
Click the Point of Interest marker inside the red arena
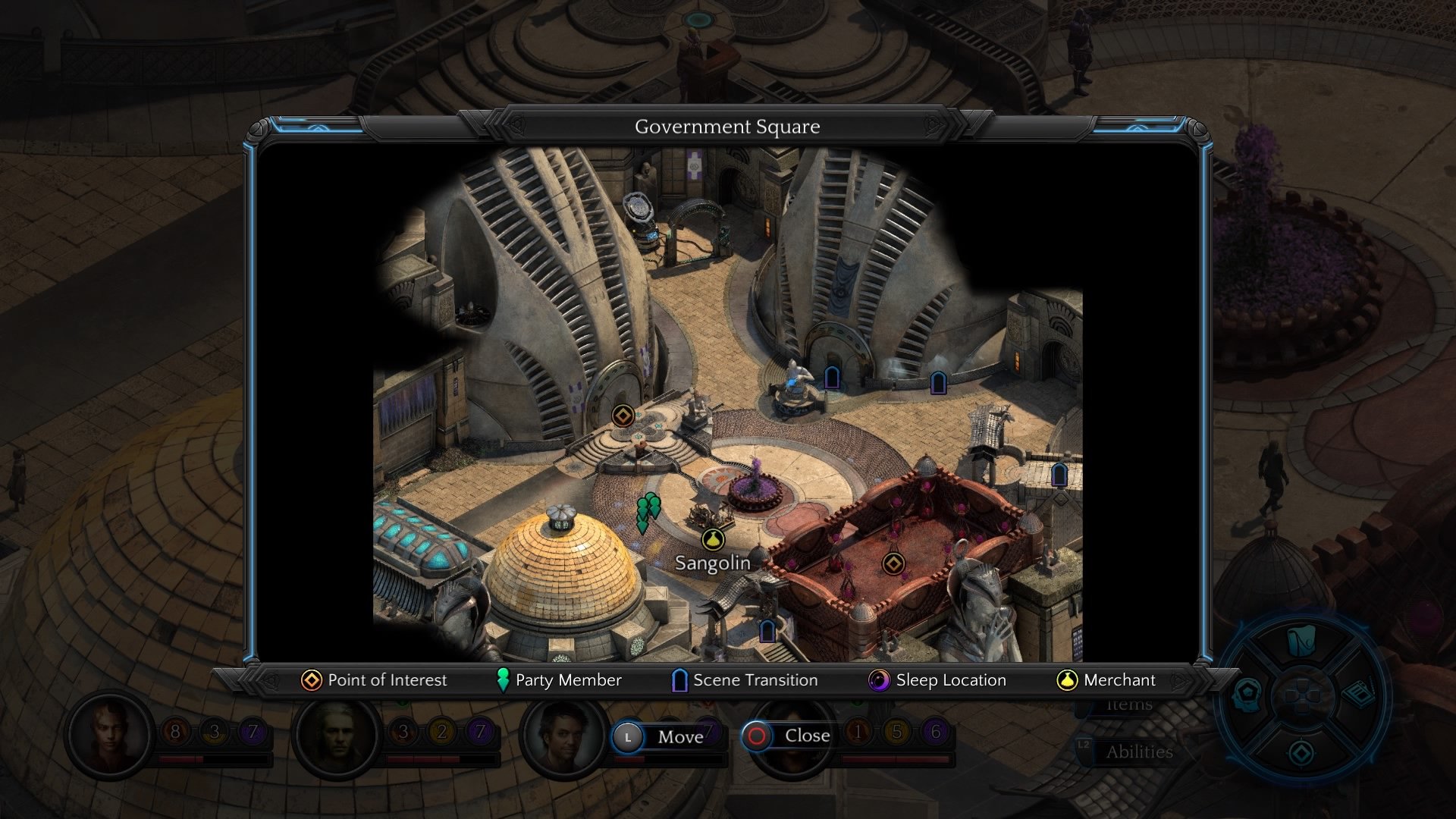[896, 563]
